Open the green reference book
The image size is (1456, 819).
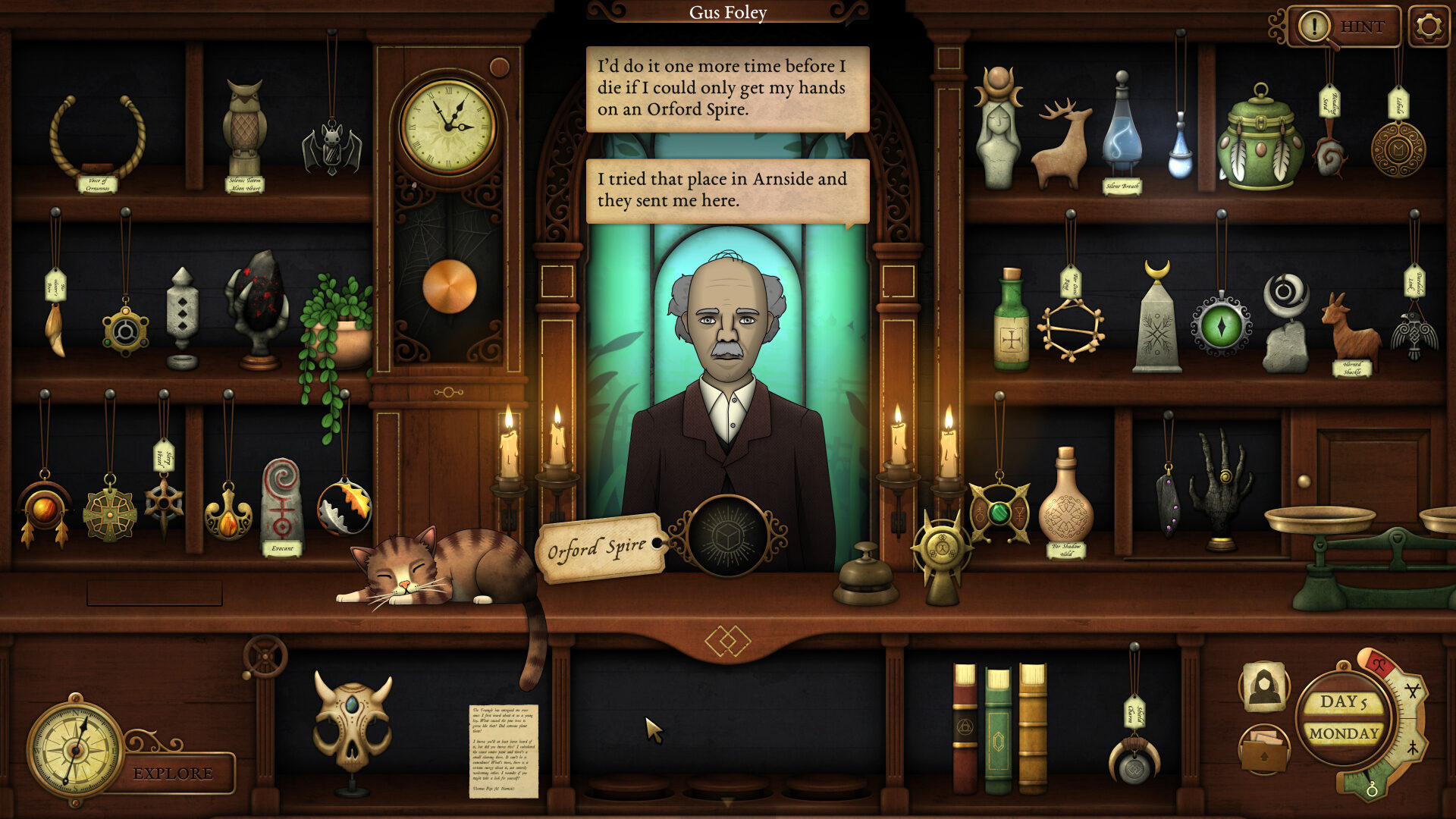(998, 730)
